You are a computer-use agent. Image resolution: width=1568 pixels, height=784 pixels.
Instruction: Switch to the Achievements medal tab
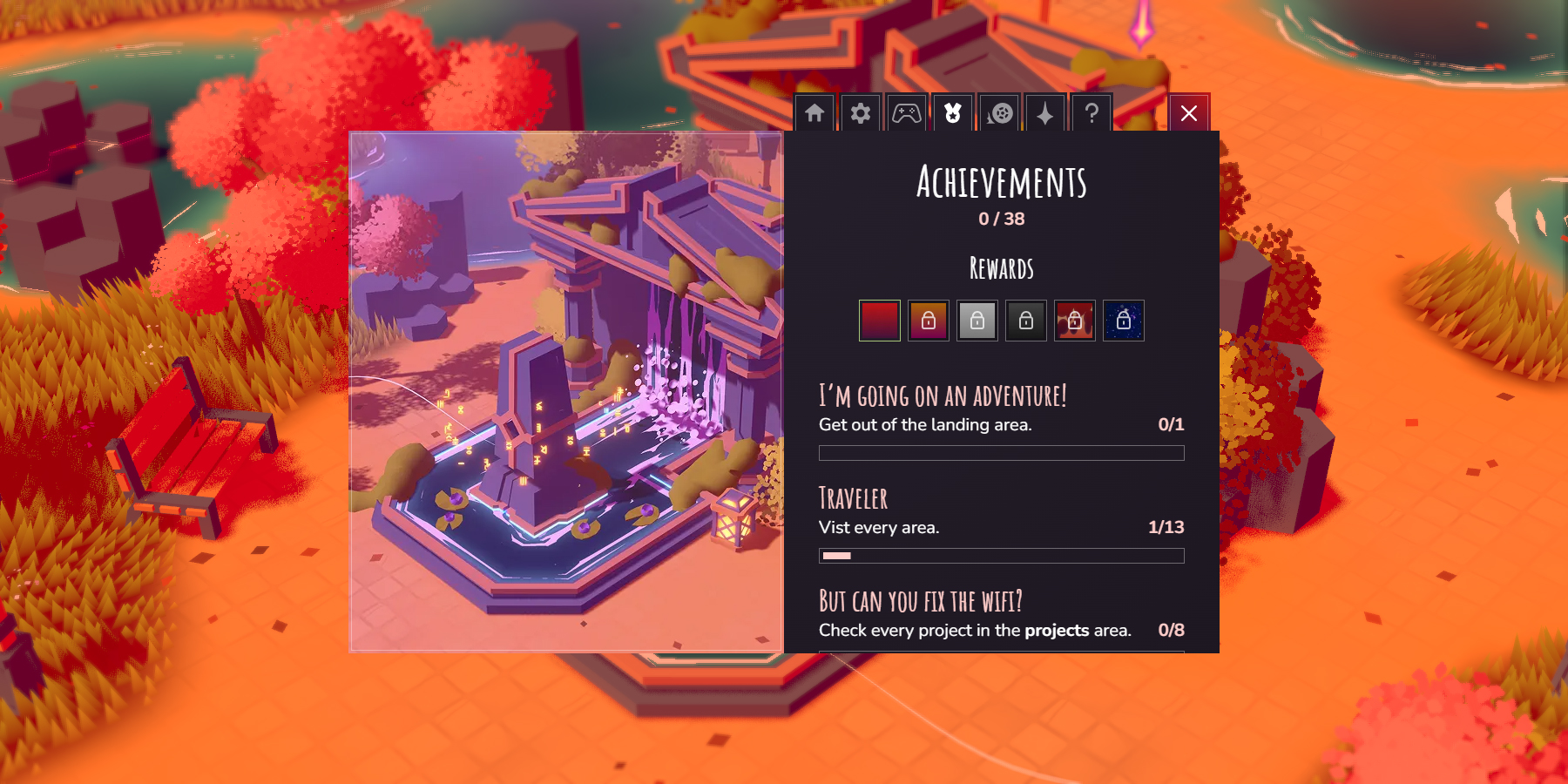(x=953, y=113)
